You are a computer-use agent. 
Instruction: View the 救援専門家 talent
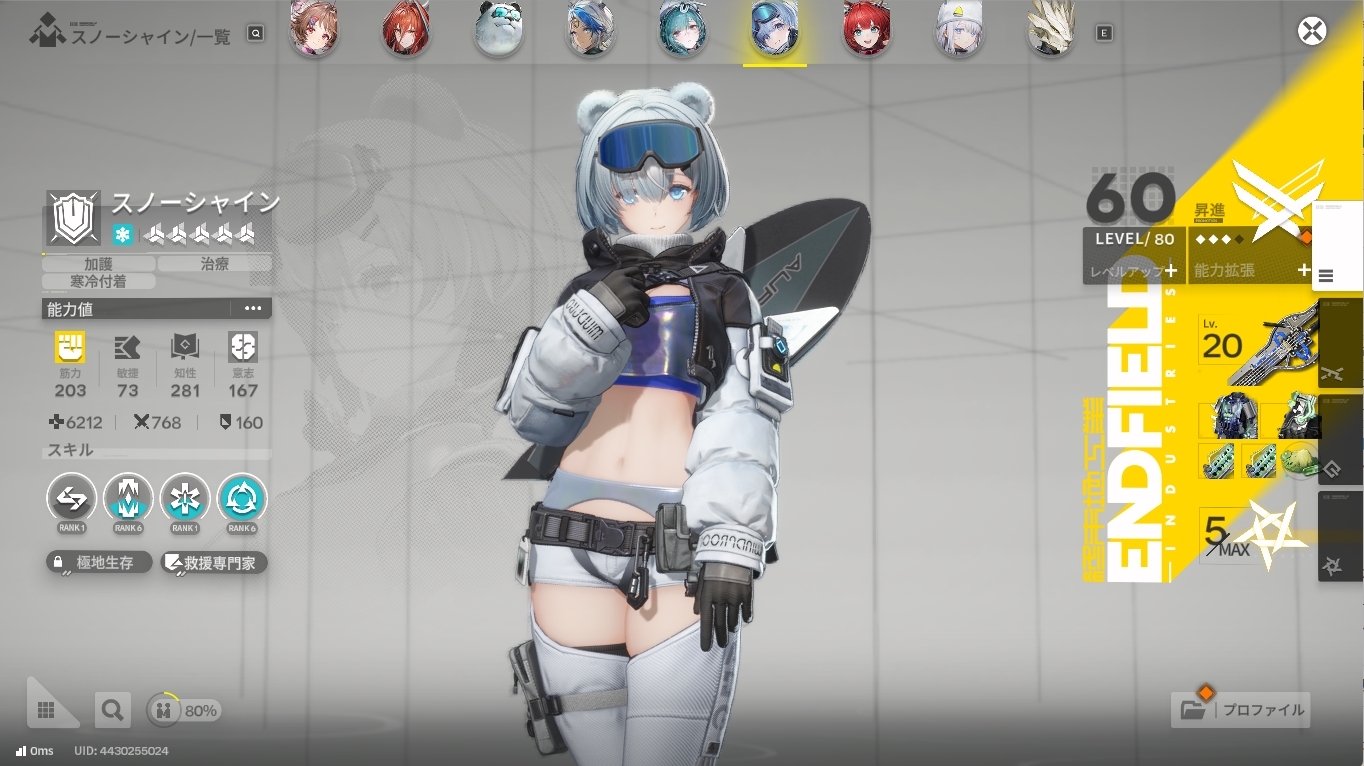pyautogui.click(x=214, y=563)
